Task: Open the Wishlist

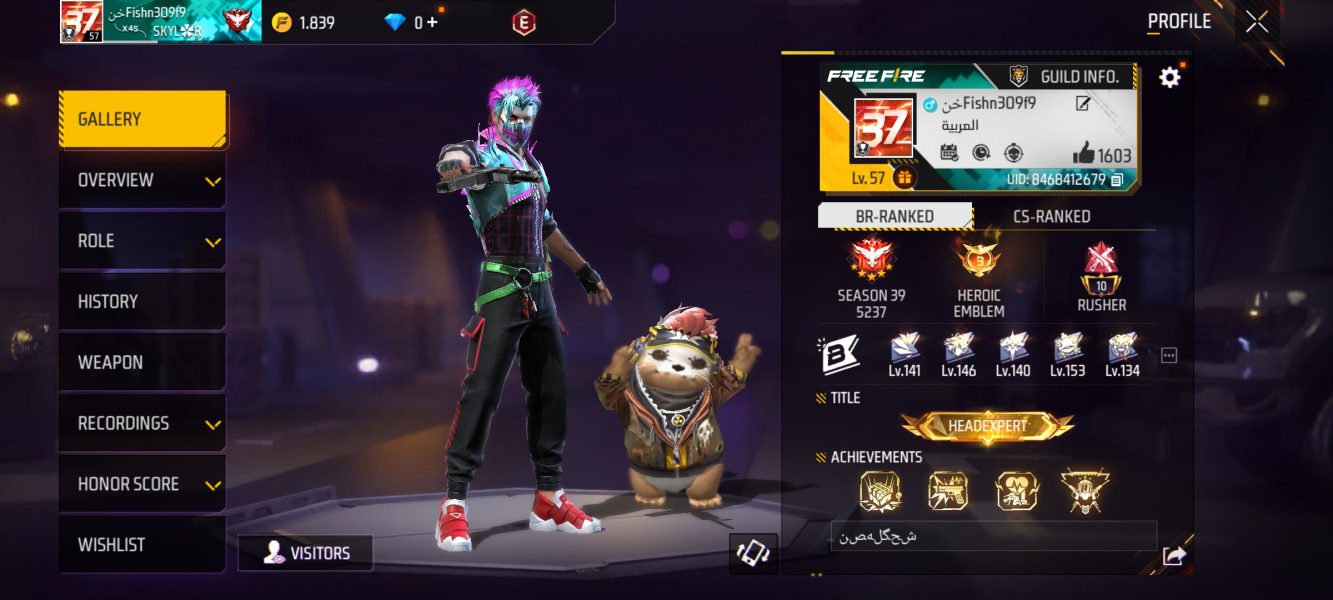Action: click(x=142, y=545)
